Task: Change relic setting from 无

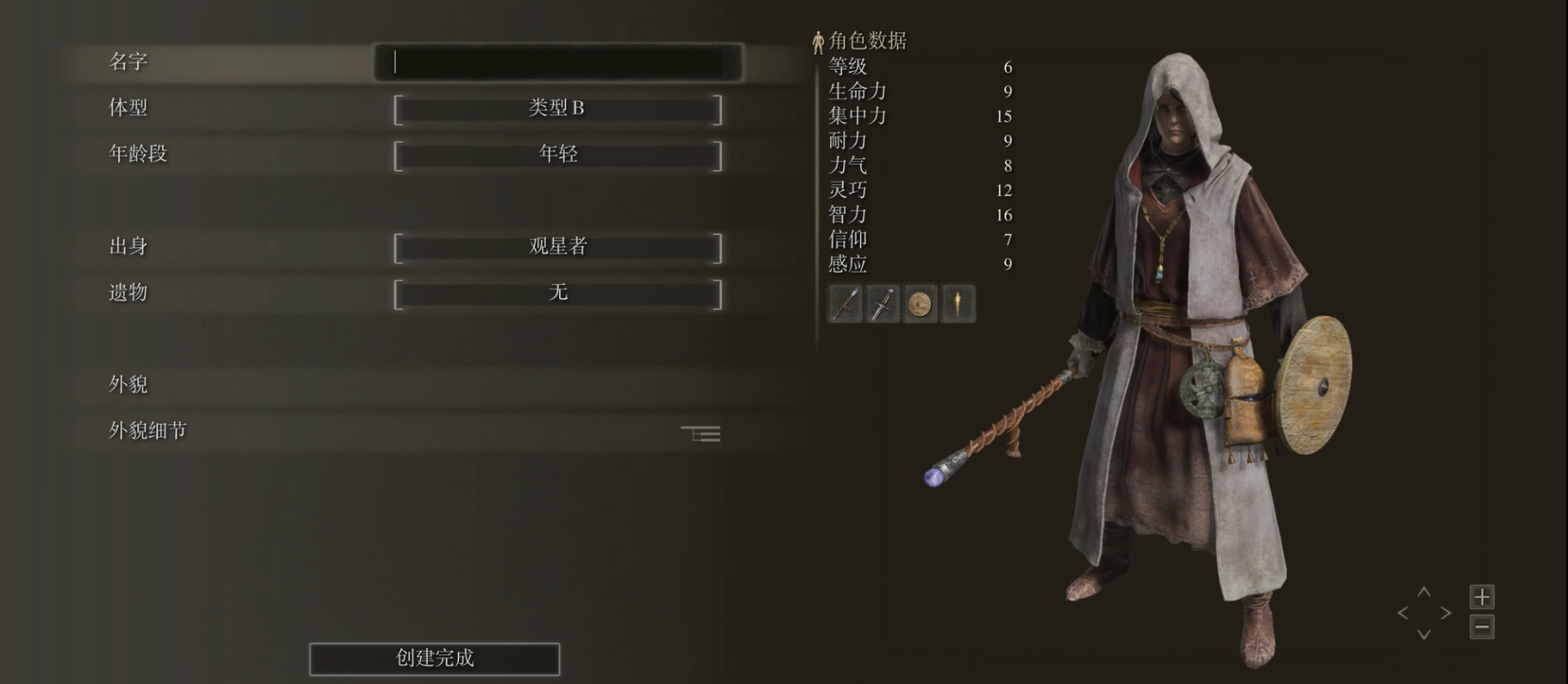Action: tap(558, 292)
